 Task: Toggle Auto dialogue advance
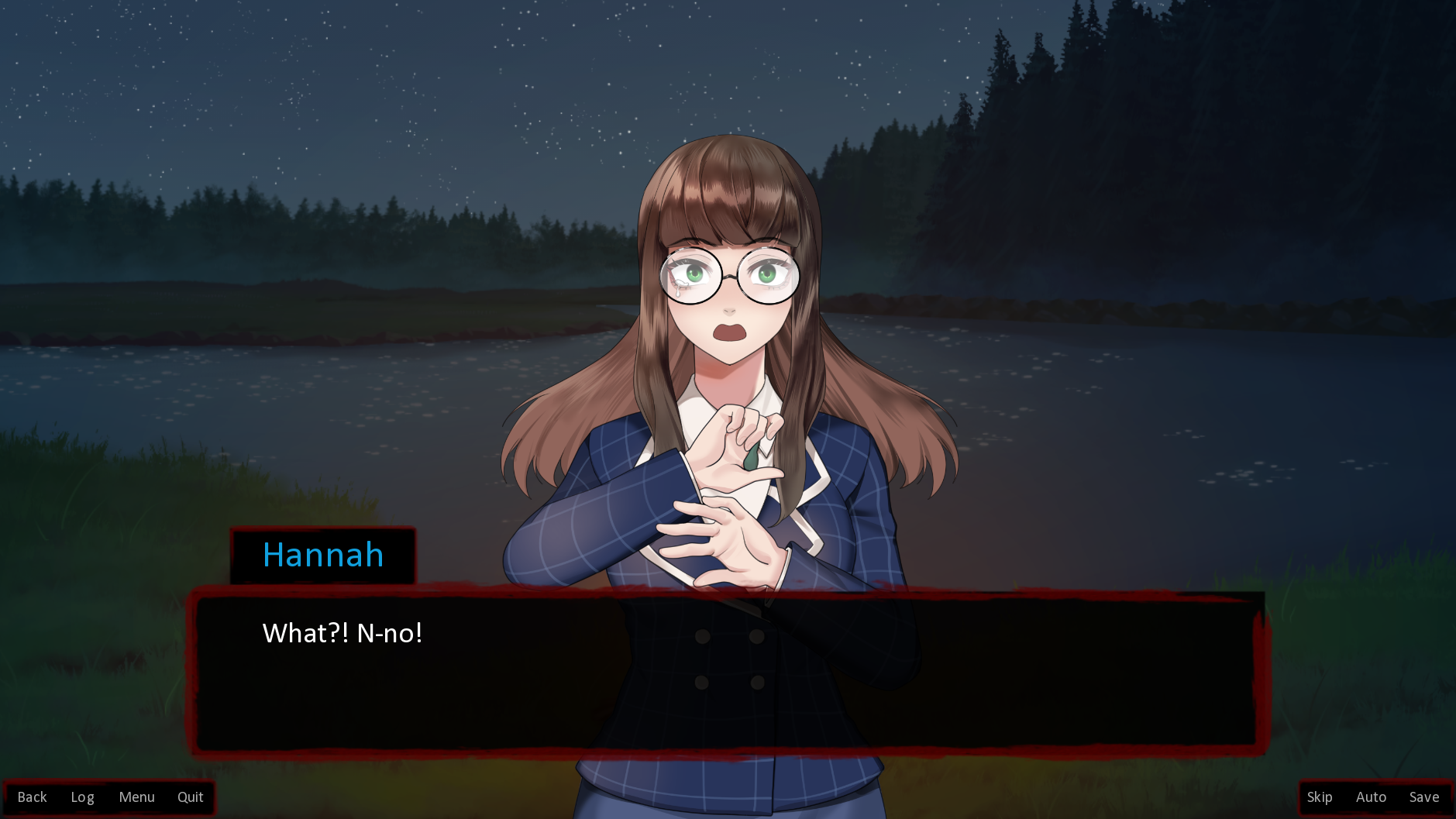tap(1371, 797)
